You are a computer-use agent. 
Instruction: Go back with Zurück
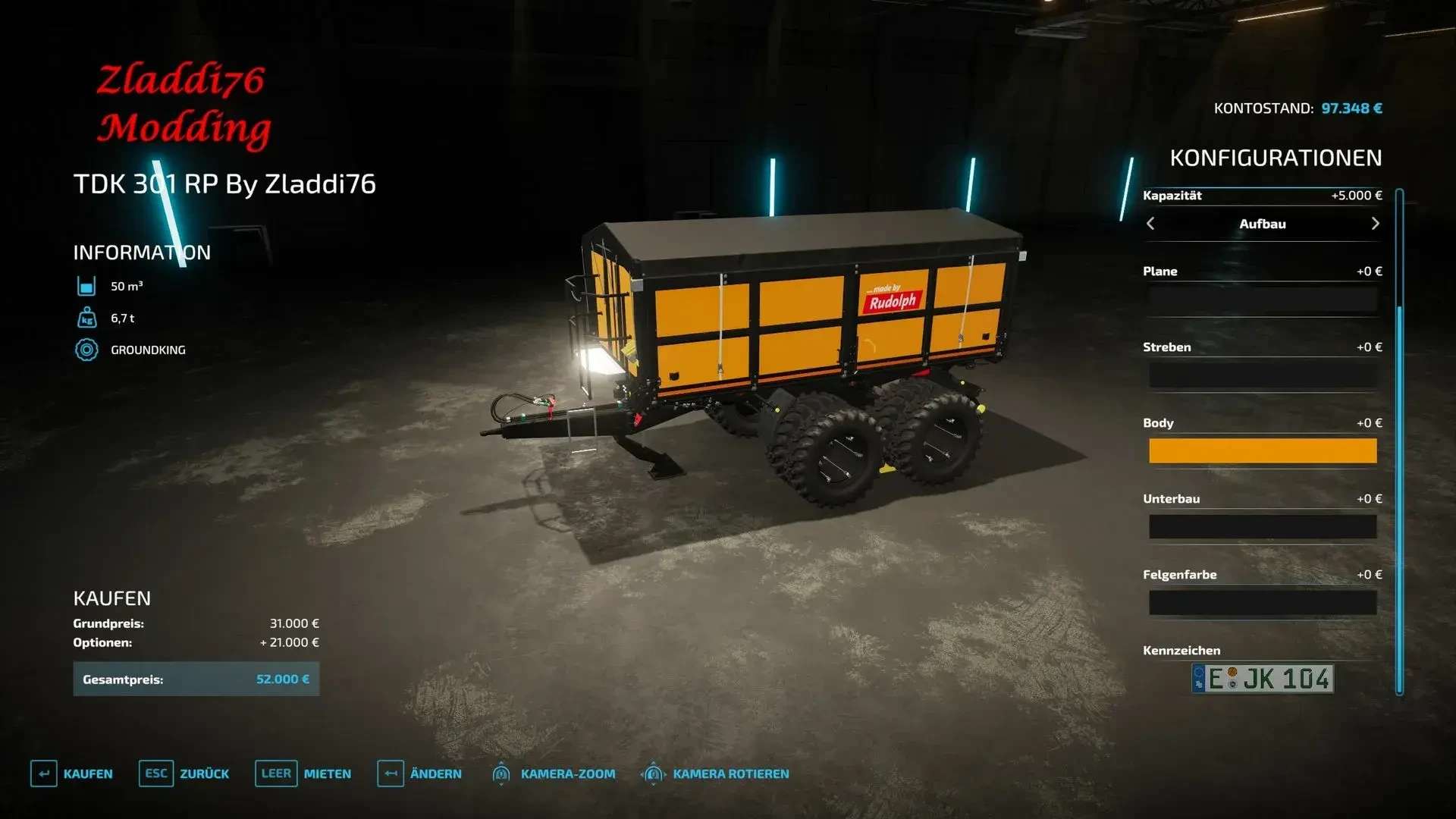[x=184, y=773]
